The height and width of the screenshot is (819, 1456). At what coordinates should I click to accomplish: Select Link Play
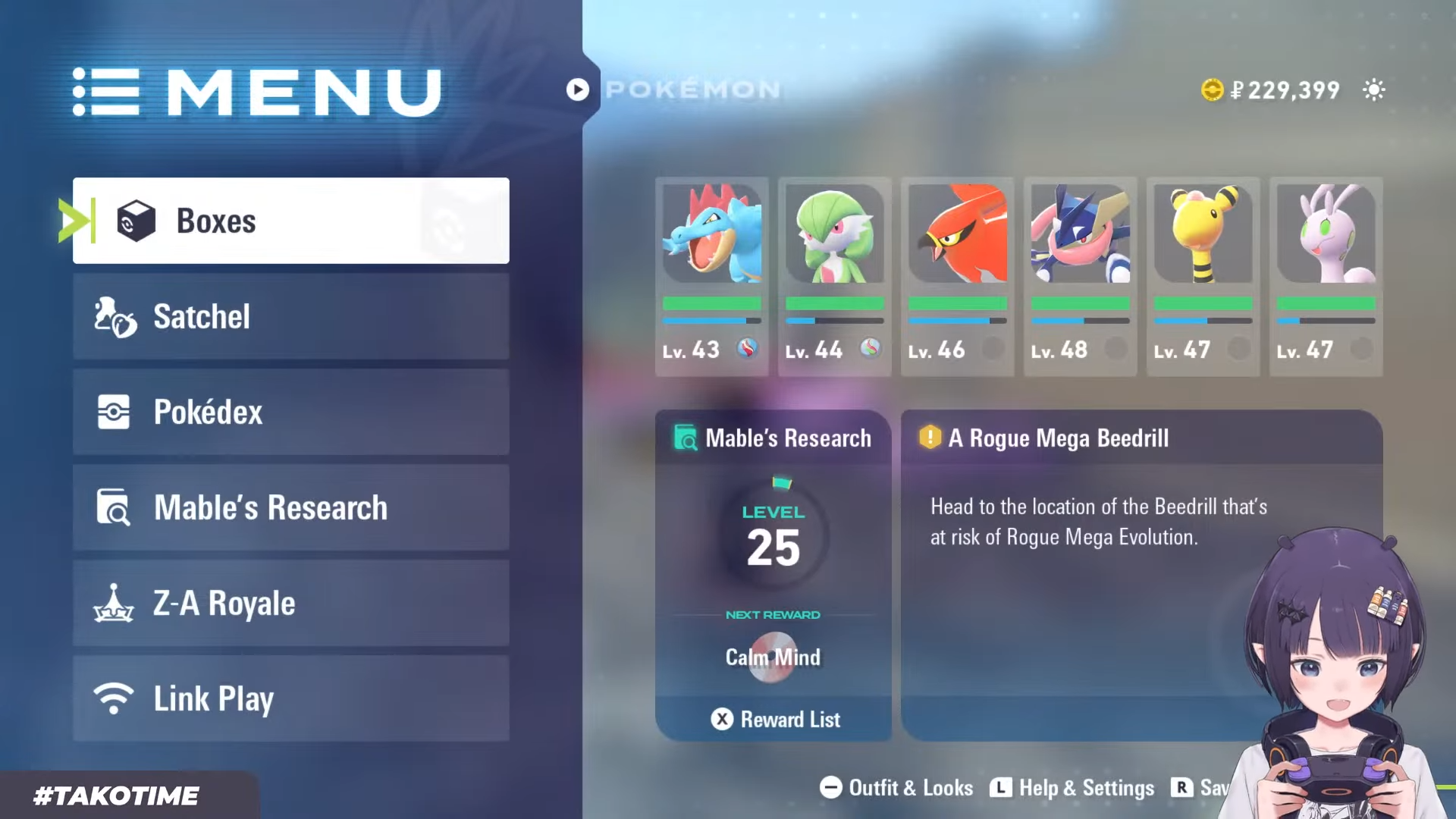click(x=290, y=698)
